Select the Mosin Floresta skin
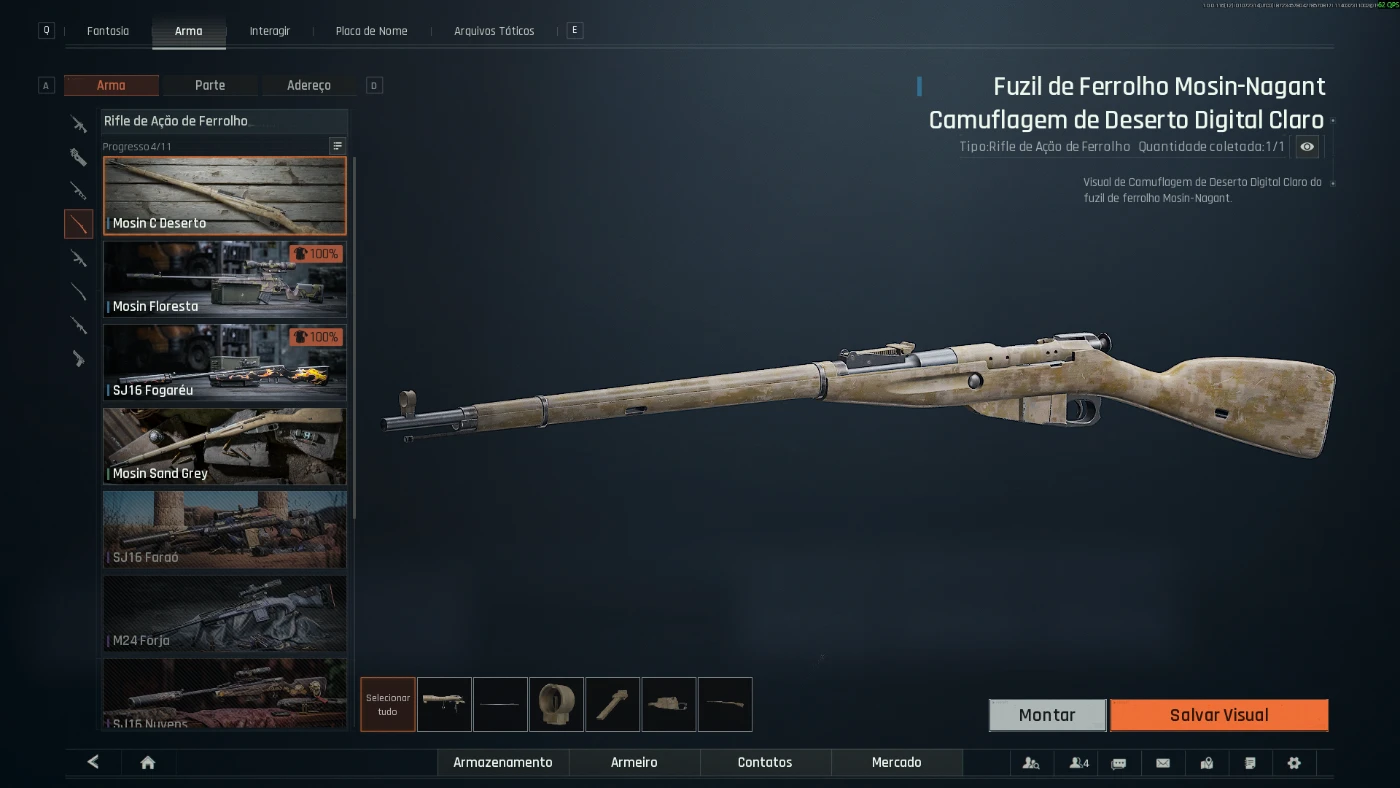 (225, 279)
